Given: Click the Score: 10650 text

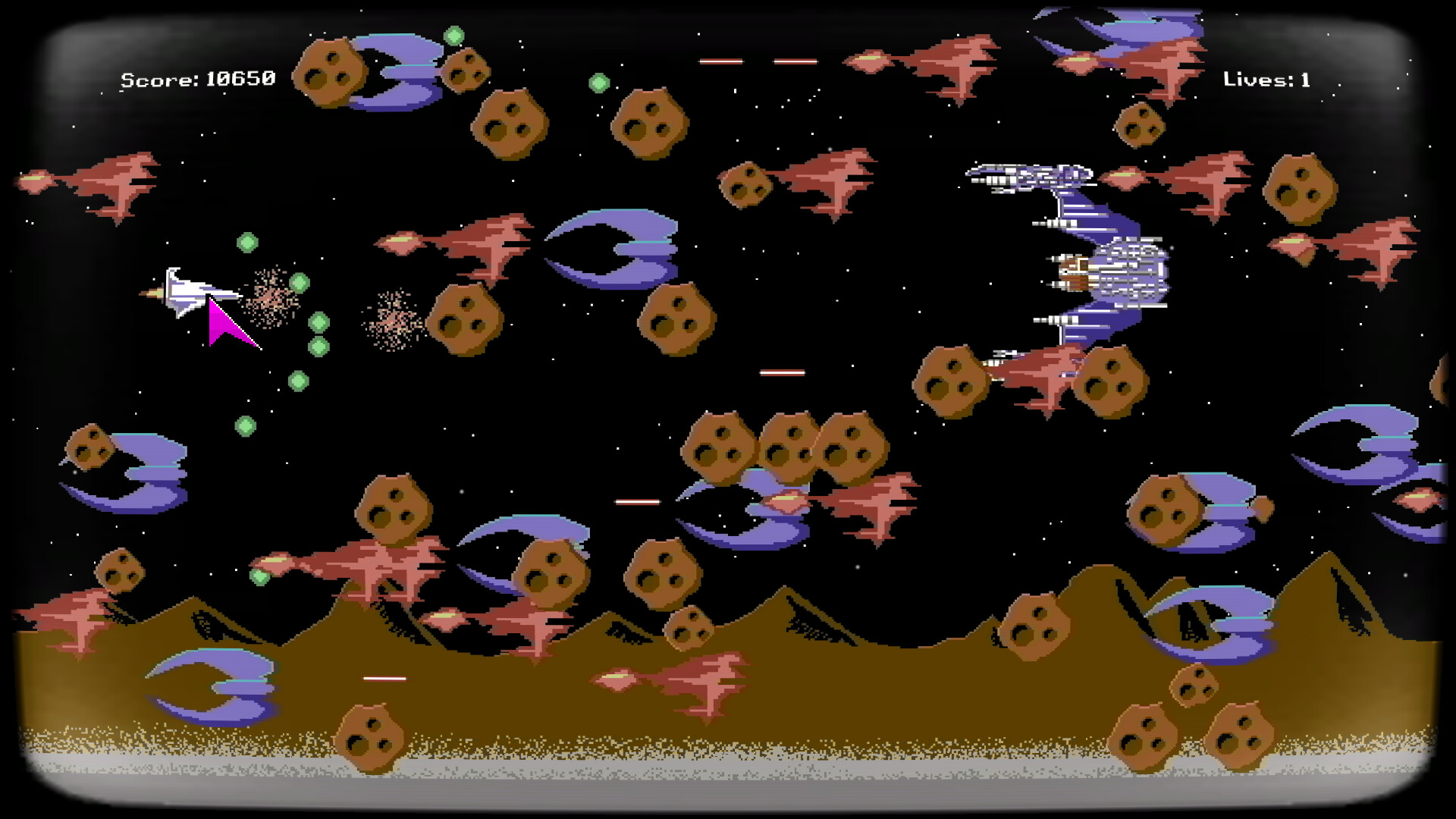Looking at the screenshot, I should click(197, 77).
